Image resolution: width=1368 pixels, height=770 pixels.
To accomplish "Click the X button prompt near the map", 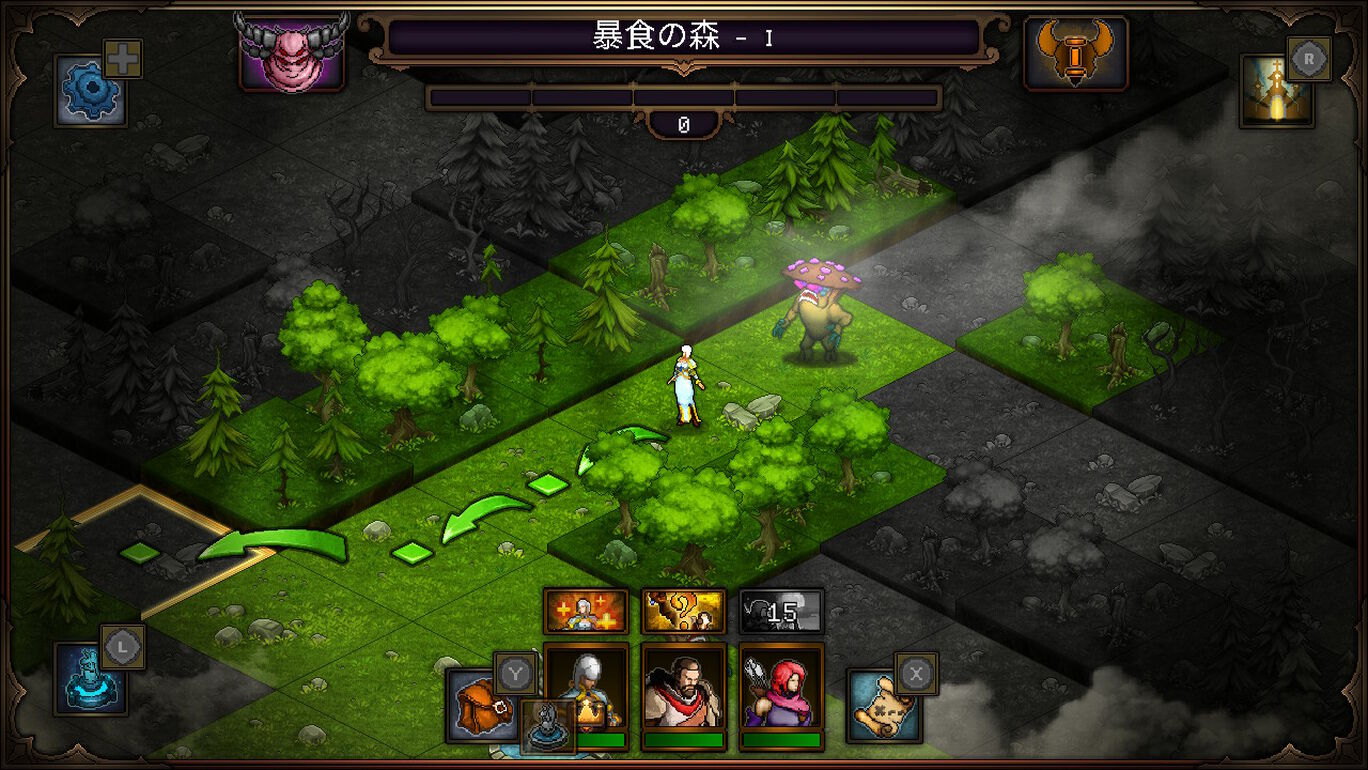I will pos(918,673).
